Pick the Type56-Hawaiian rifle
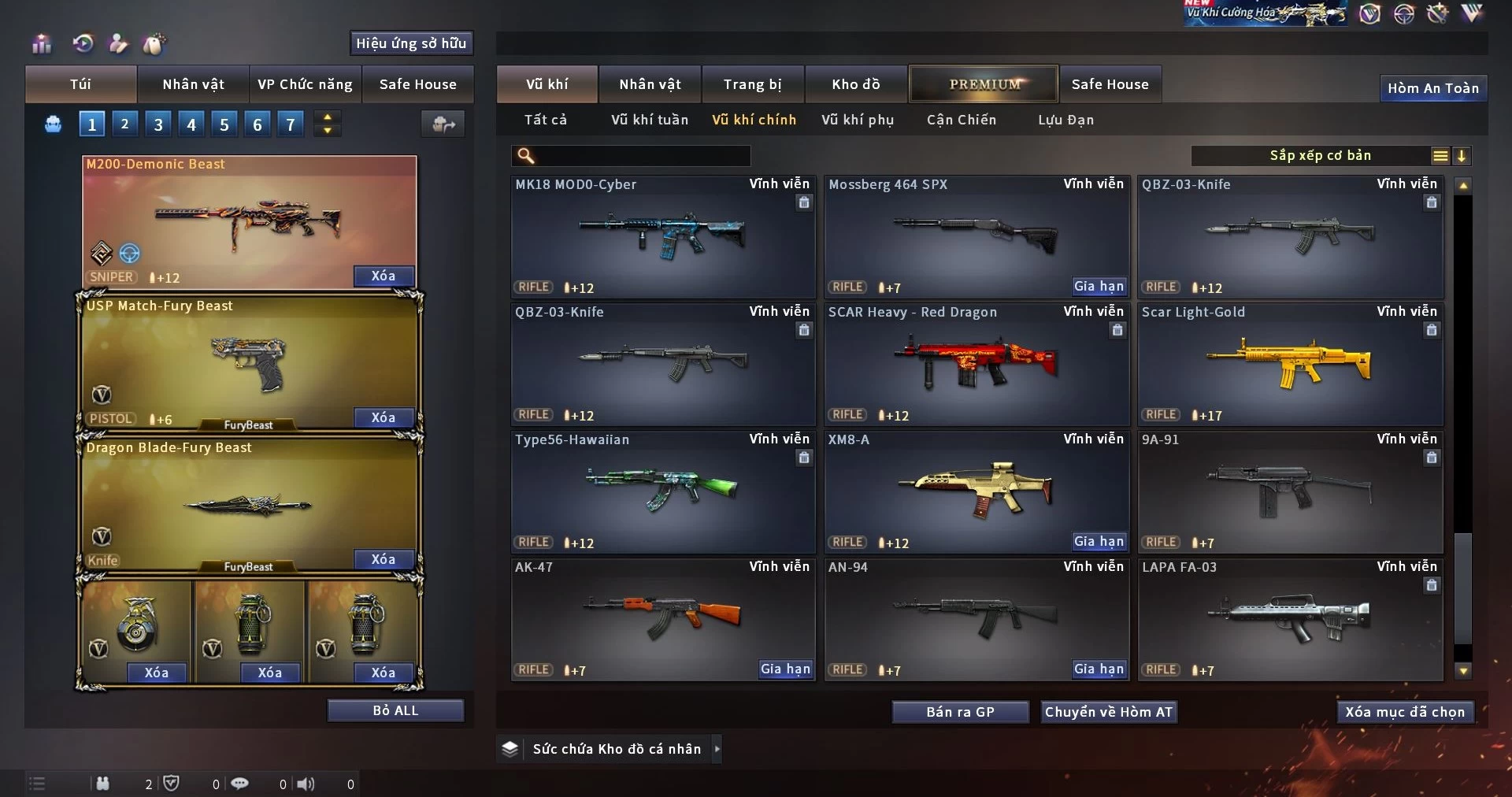The height and width of the screenshot is (797, 1512). tap(662, 491)
